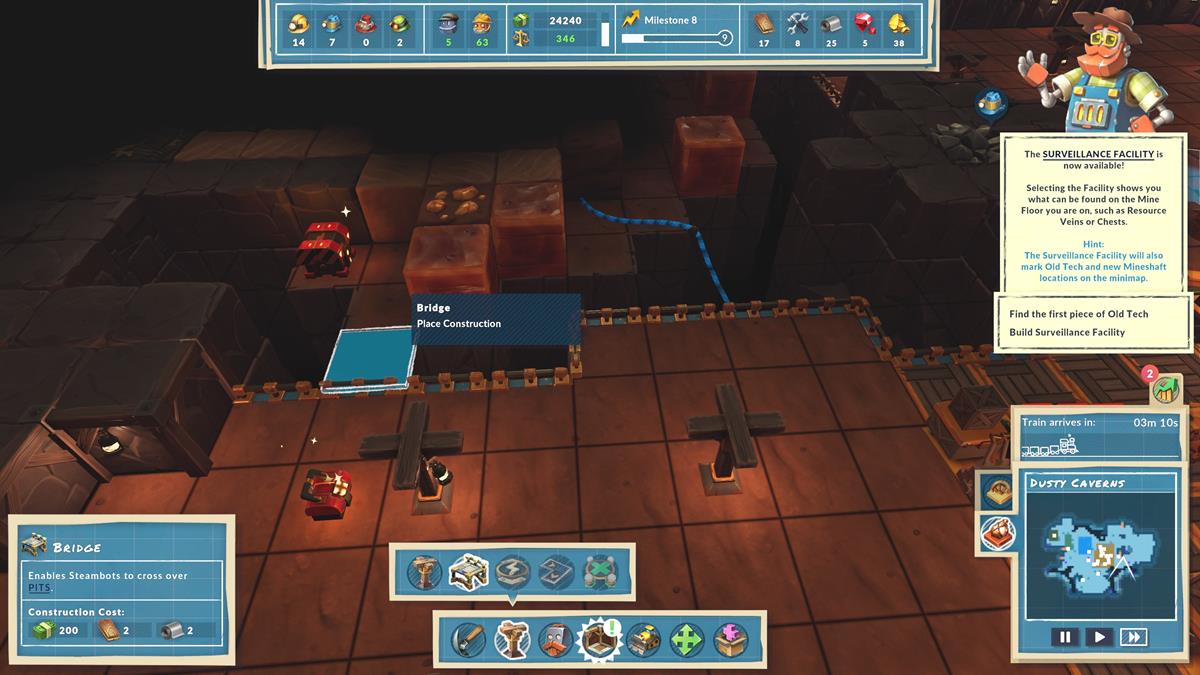Open the Milestone 8 progress panel
This screenshot has height=675, width=1200.
coord(676,29)
